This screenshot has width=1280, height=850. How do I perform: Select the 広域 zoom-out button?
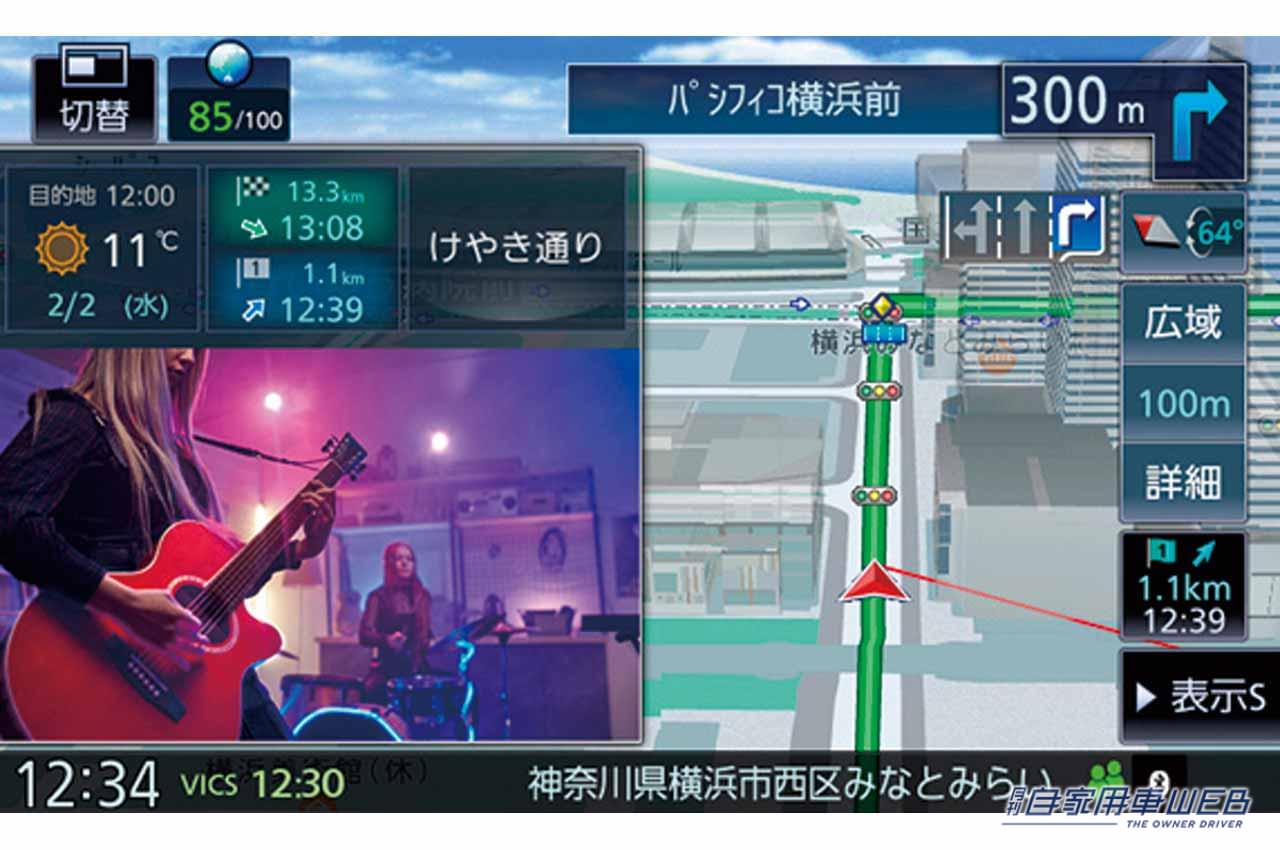[x=1184, y=324]
